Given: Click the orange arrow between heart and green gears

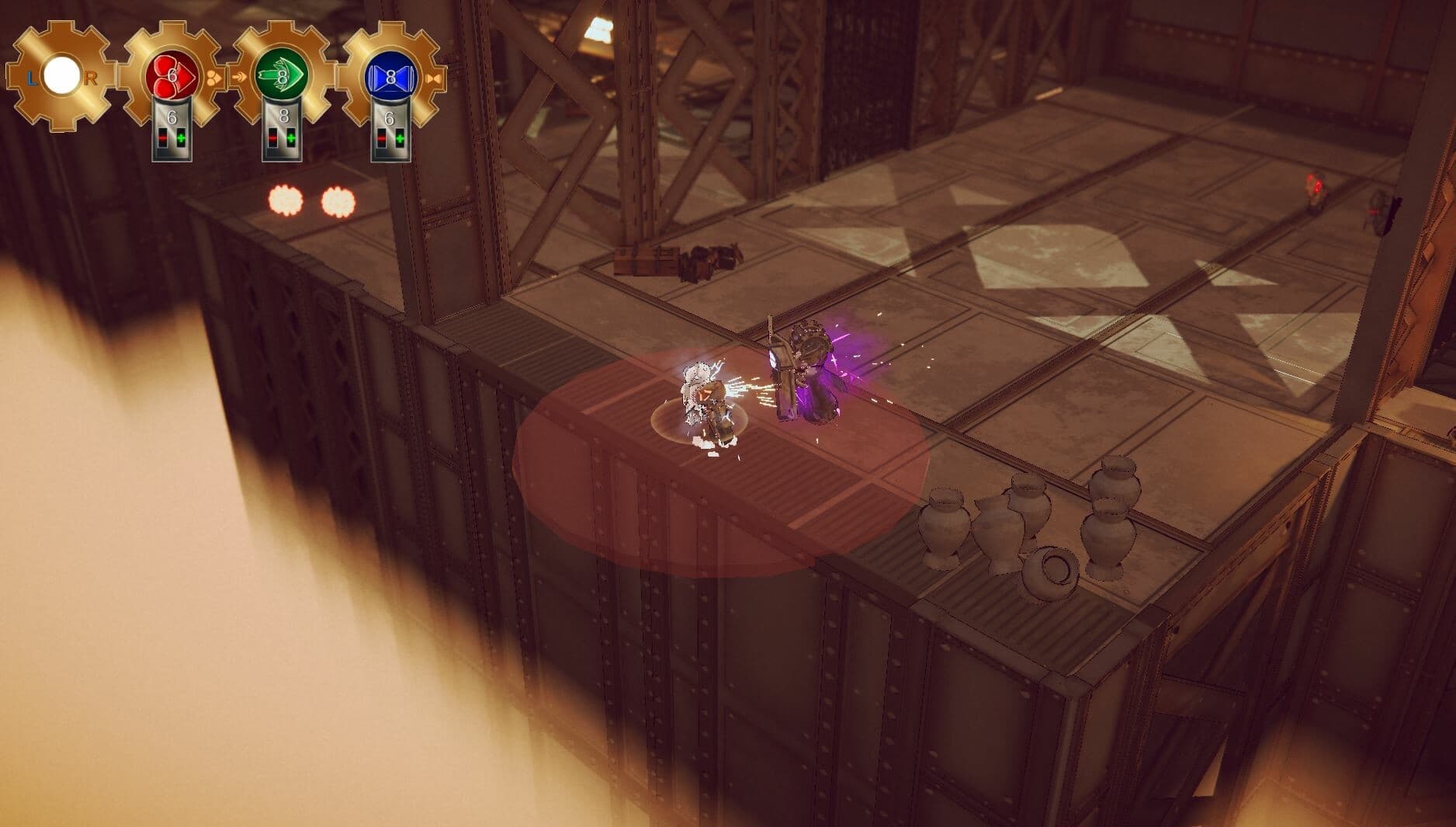Looking at the screenshot, I should click(240, 77).
